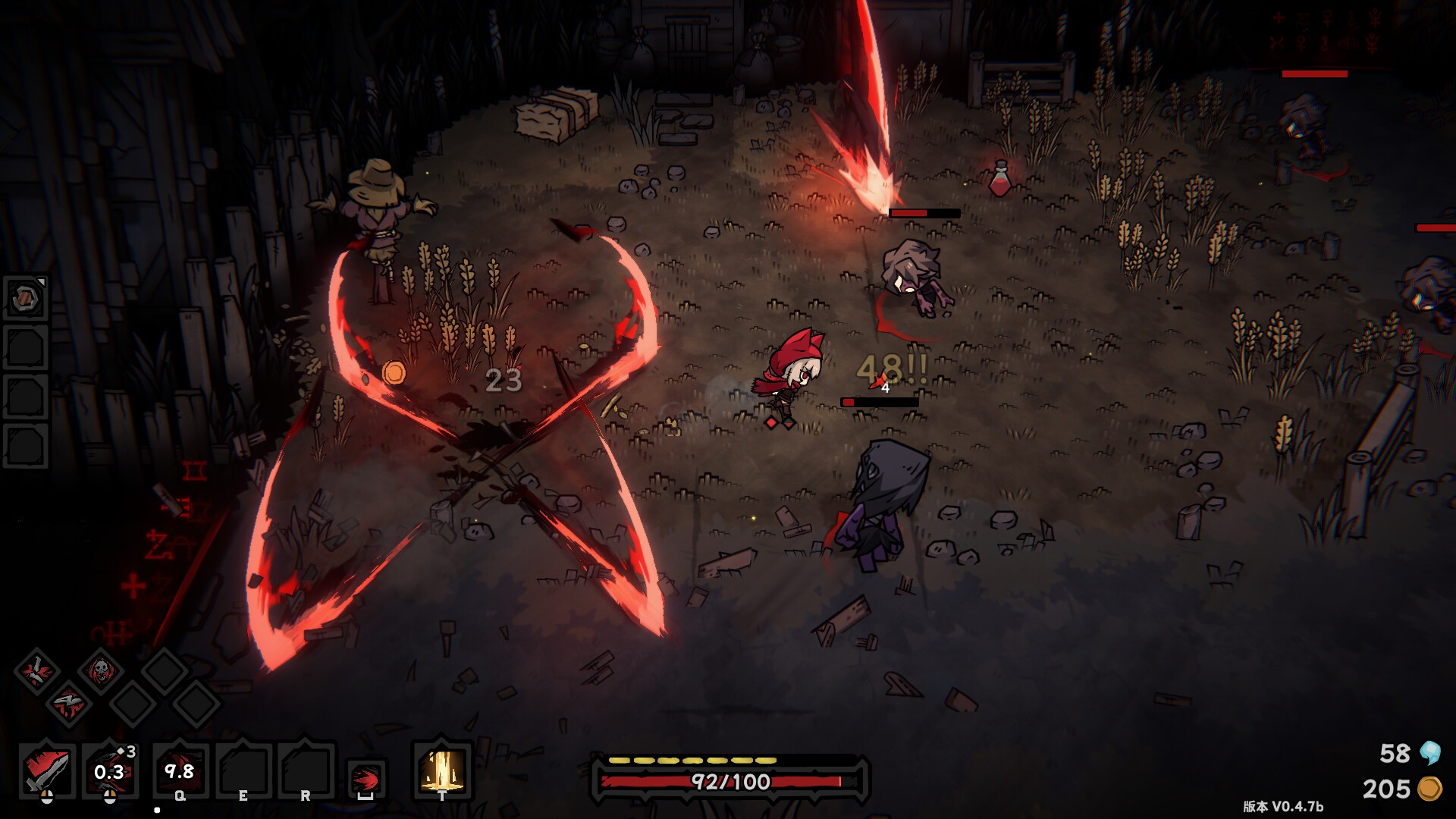Use the Q skill showing 9.8 cooldown

(180, 770)
